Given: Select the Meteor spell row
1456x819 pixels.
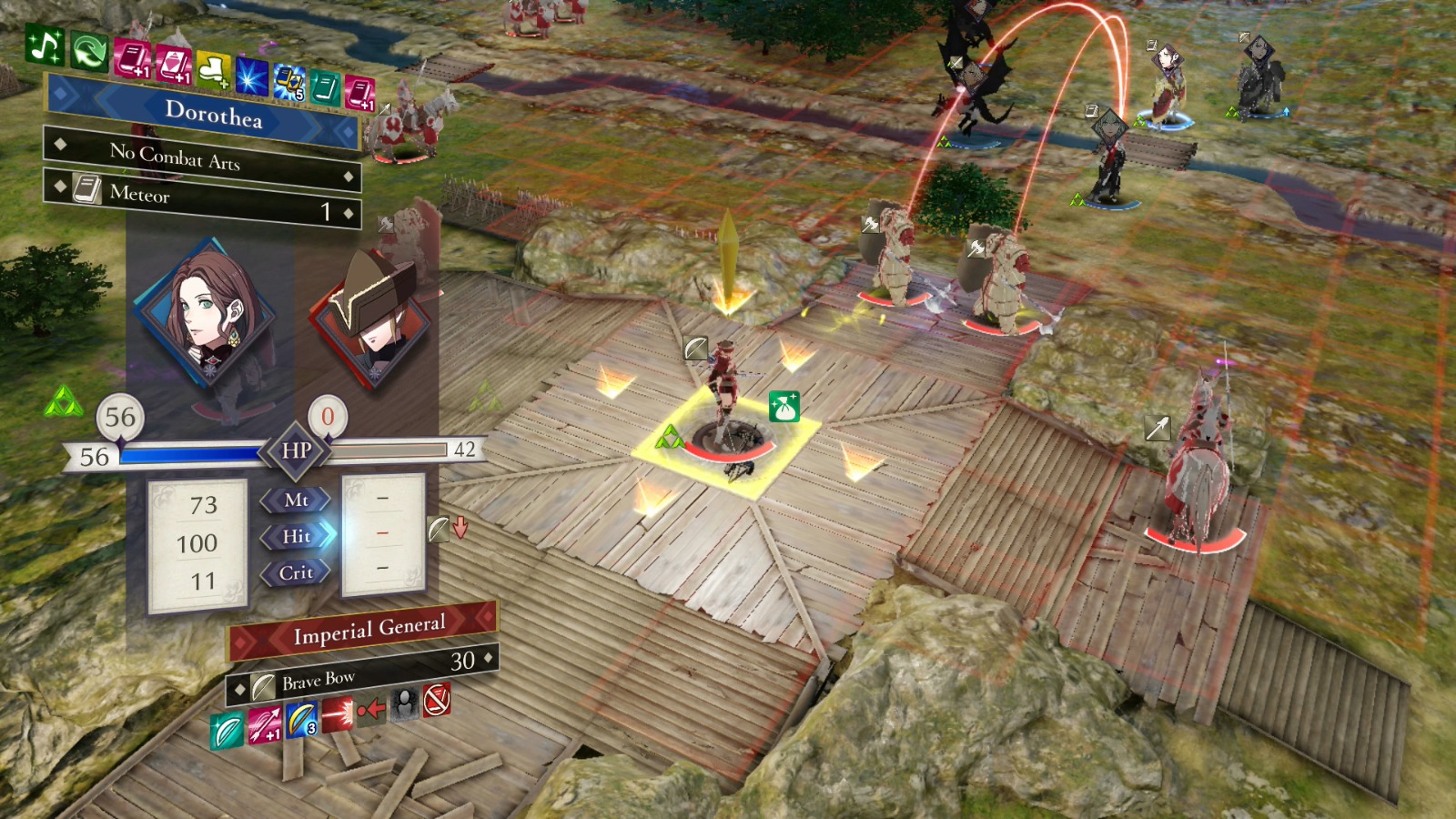Looking at the screenshot, I should [202, 199].
